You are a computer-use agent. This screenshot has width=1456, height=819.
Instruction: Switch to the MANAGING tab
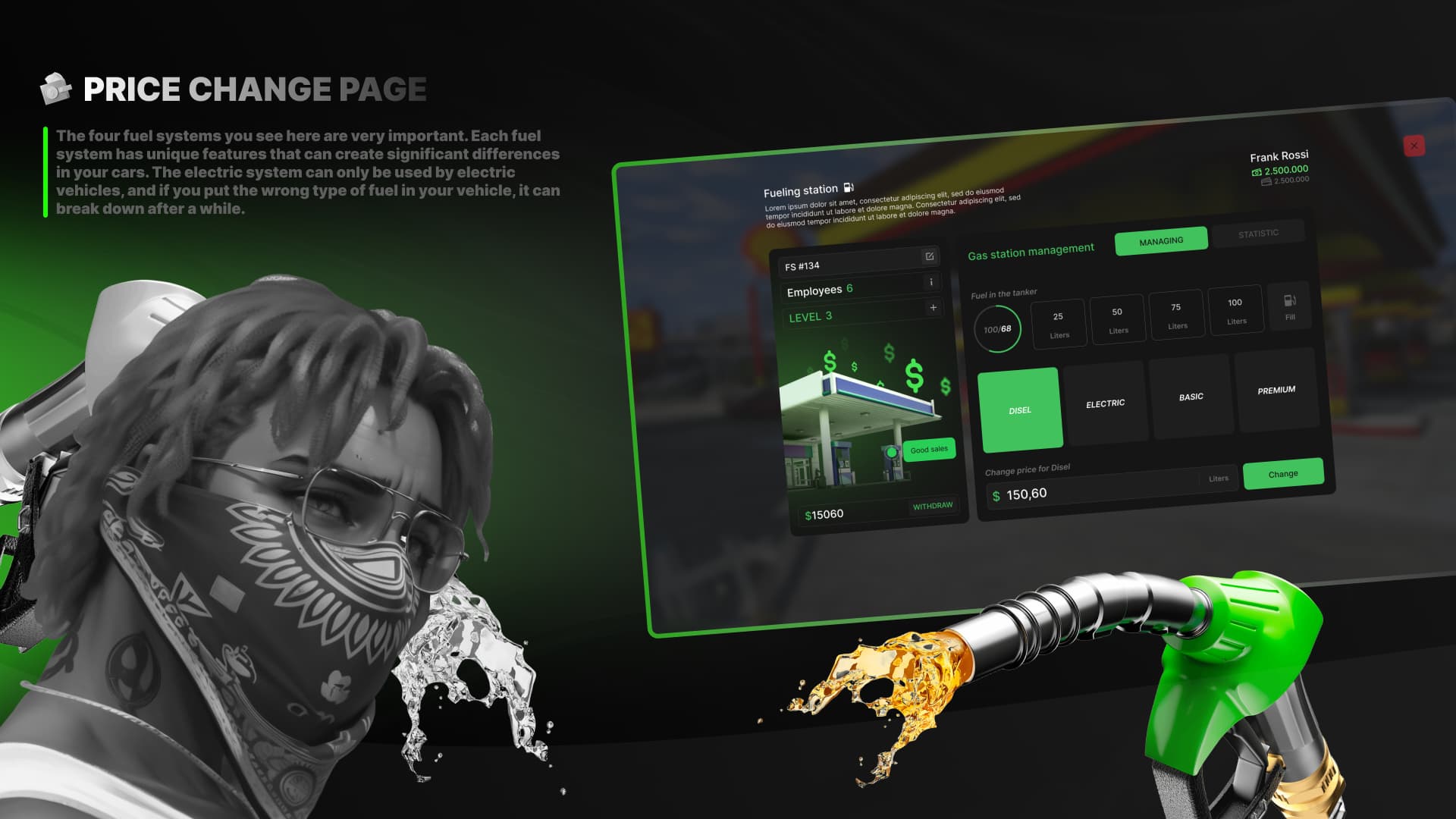point(1161,240)
